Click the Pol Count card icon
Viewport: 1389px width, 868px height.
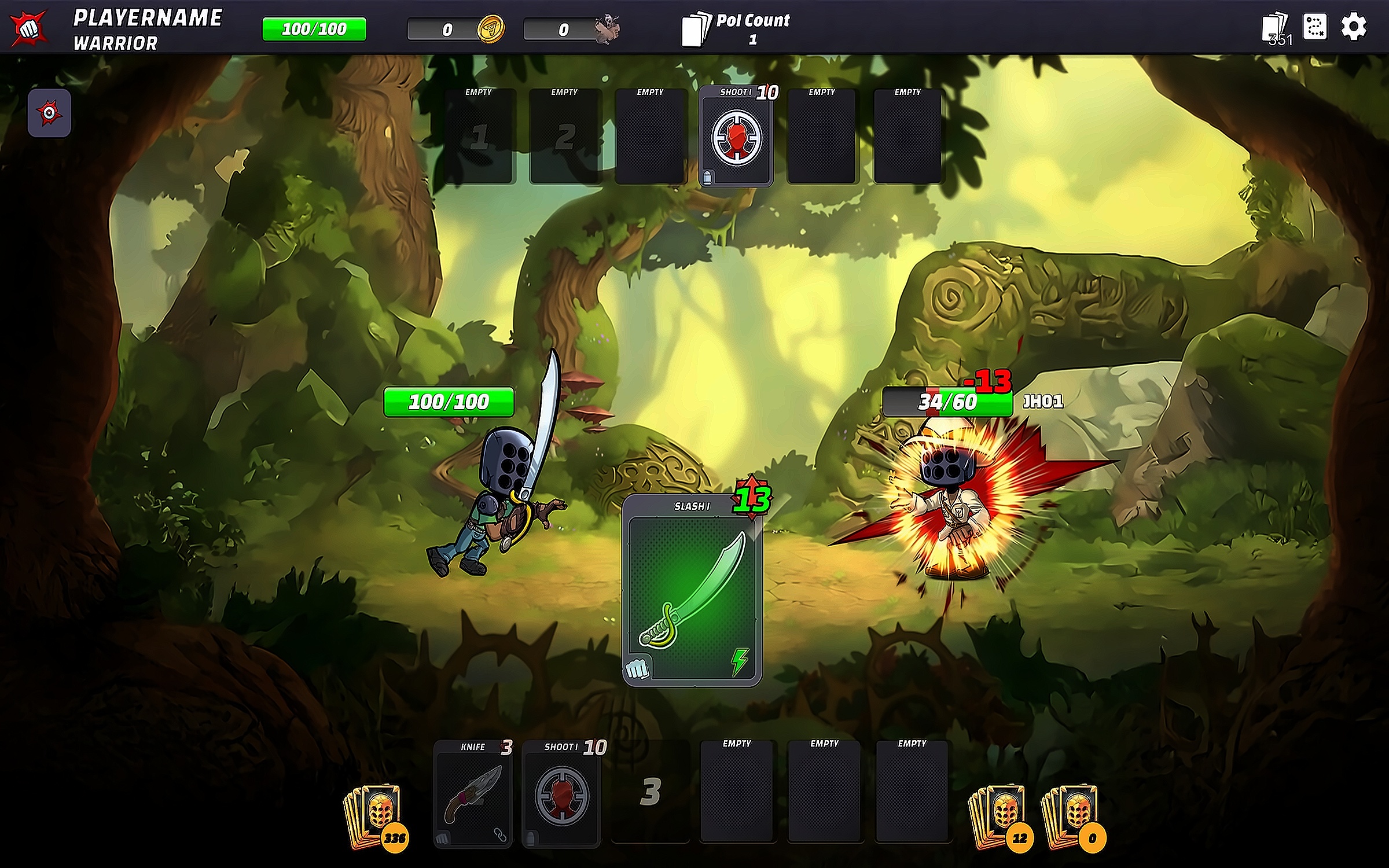tap(695, 29)
